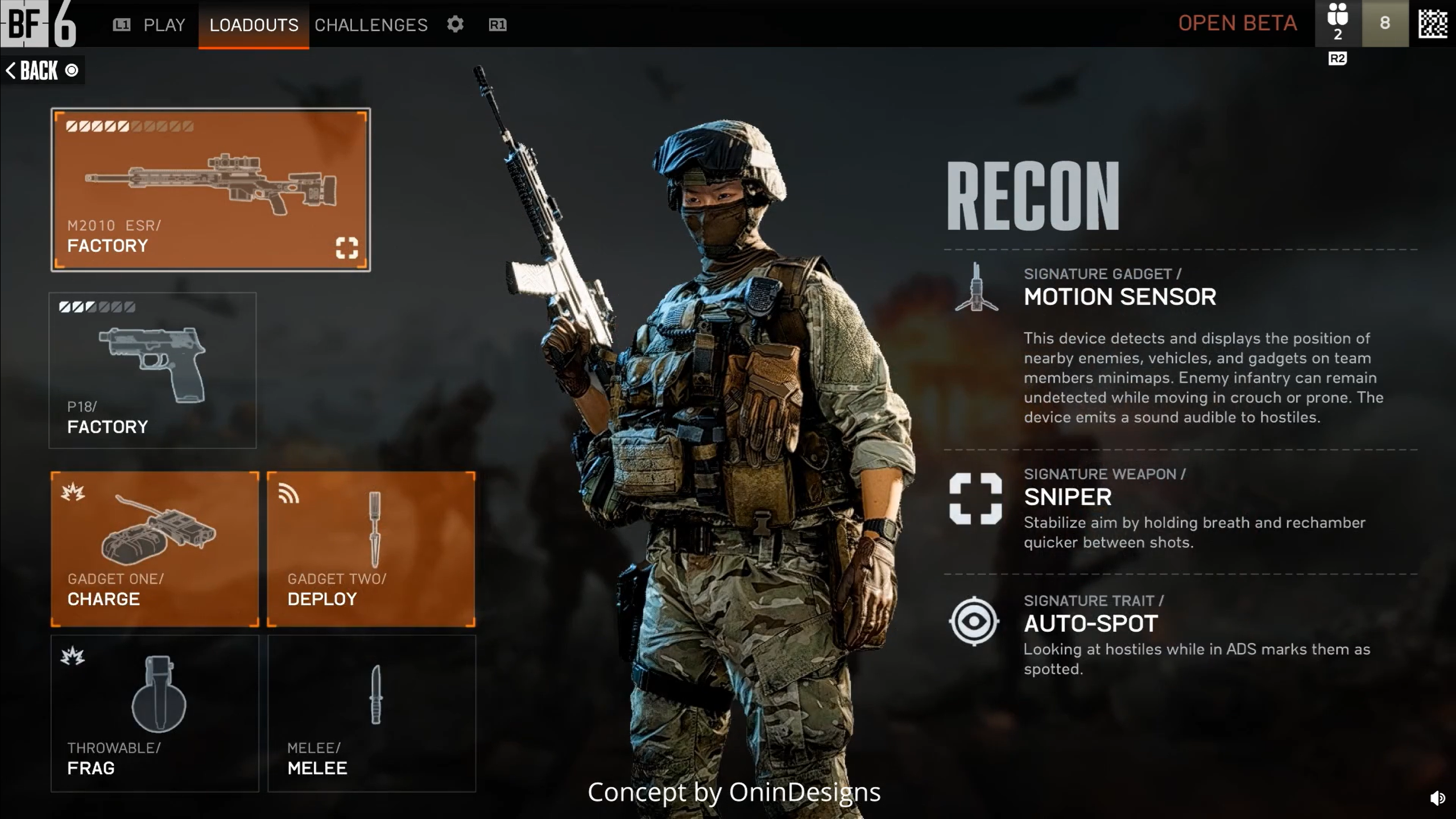Open the LOADOUTS tab
Viewport: 1456px width, 819px height.
tap(254, 25)
